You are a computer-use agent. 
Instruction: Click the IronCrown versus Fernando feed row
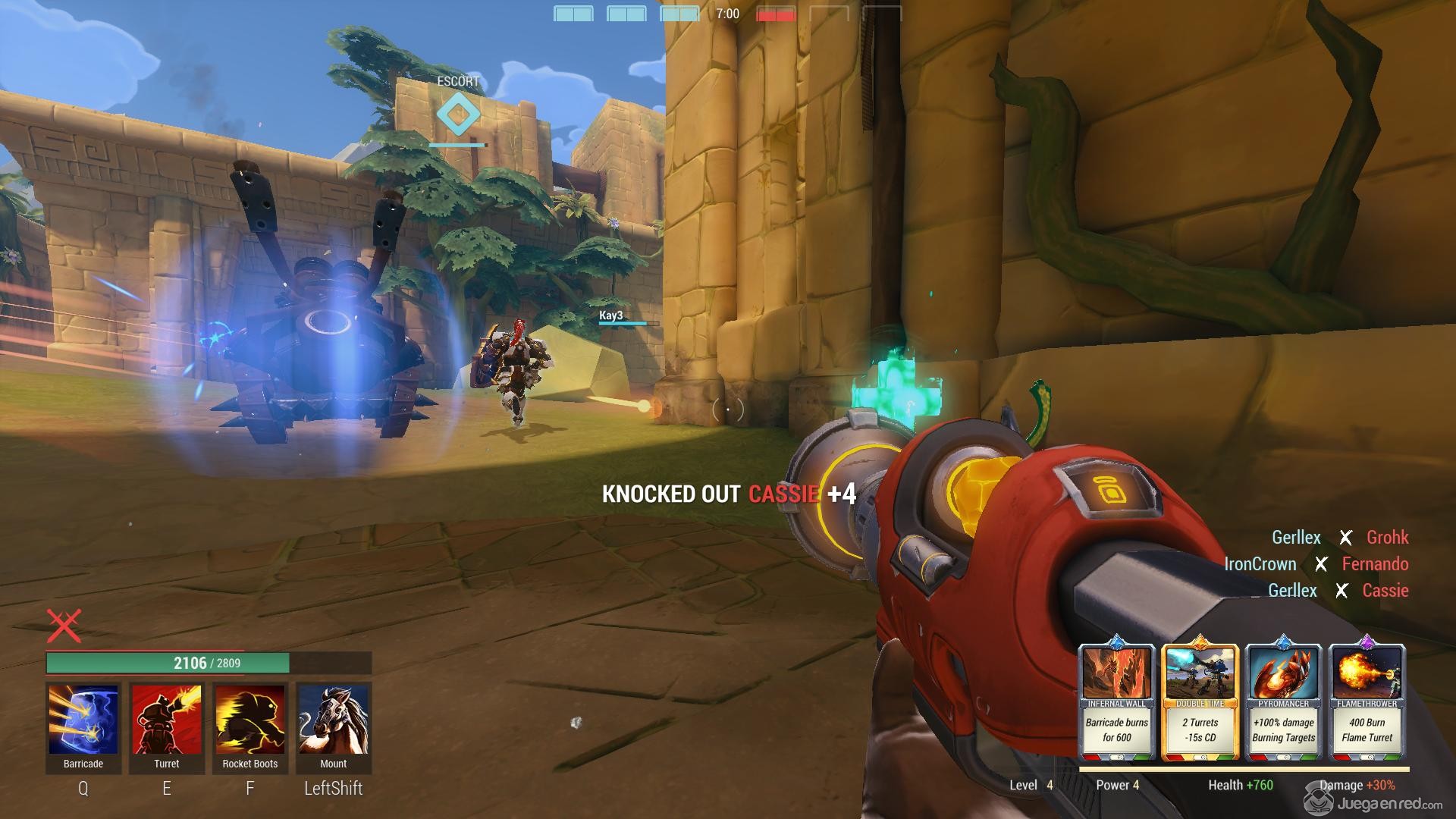click(x=1317, y=564)
